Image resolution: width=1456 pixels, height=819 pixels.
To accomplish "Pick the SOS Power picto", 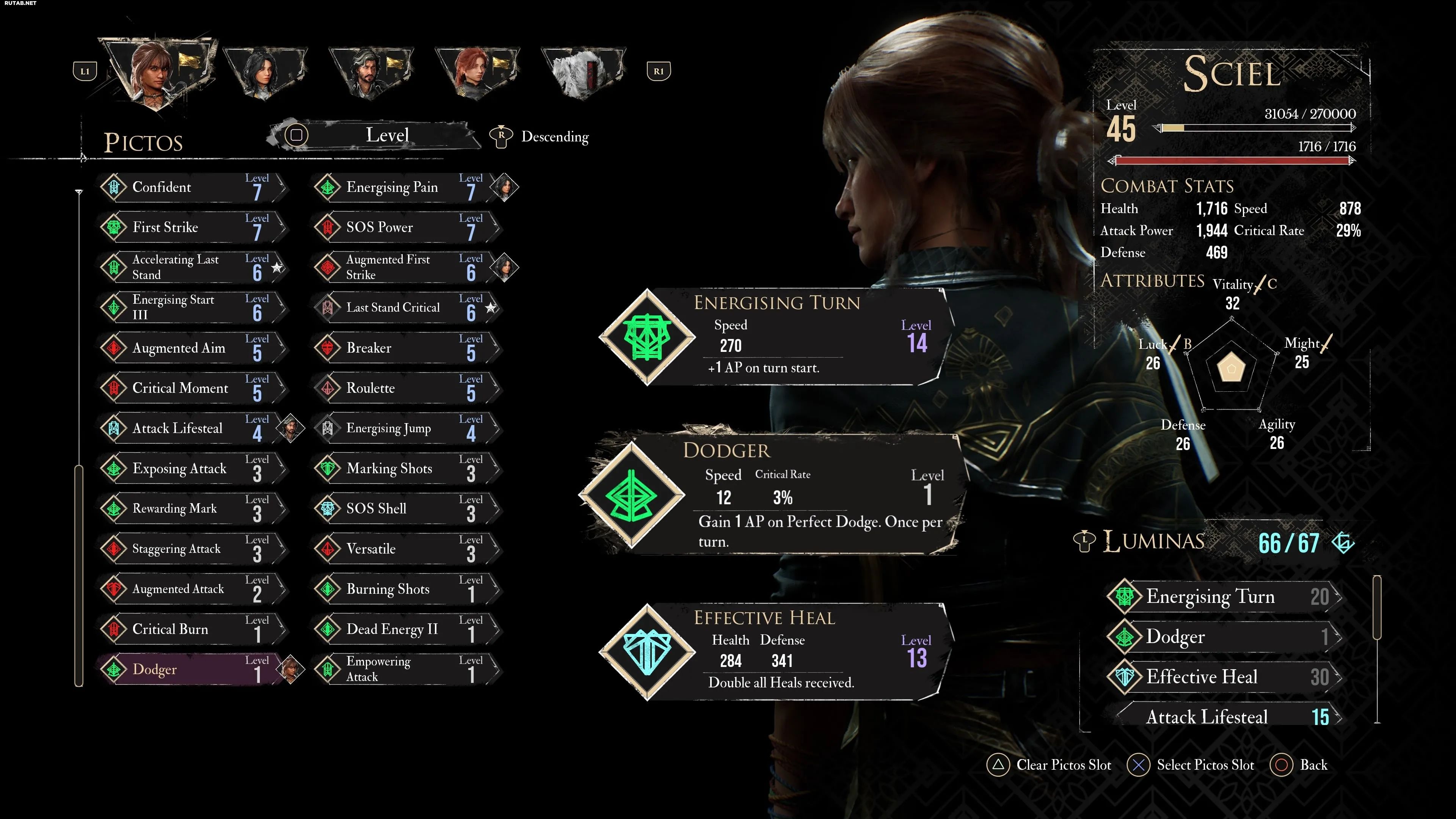I will (403, 228).
